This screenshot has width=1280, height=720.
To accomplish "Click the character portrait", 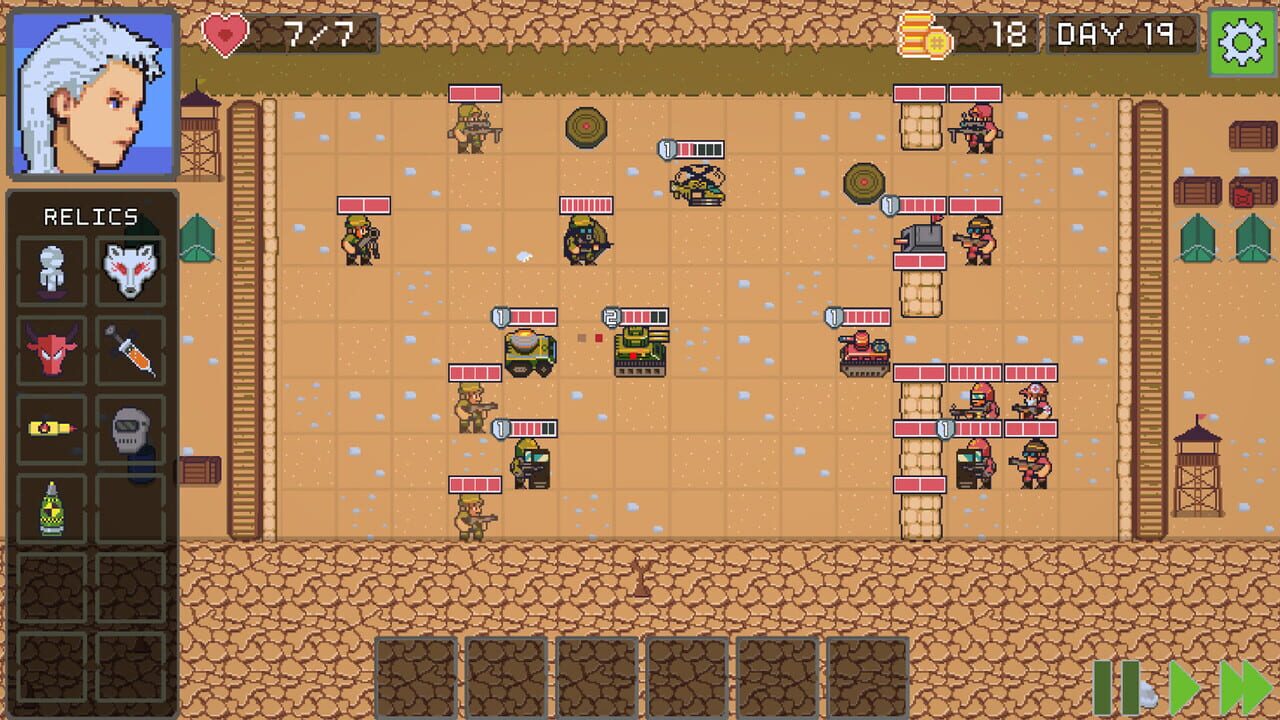I will (93, 93).
